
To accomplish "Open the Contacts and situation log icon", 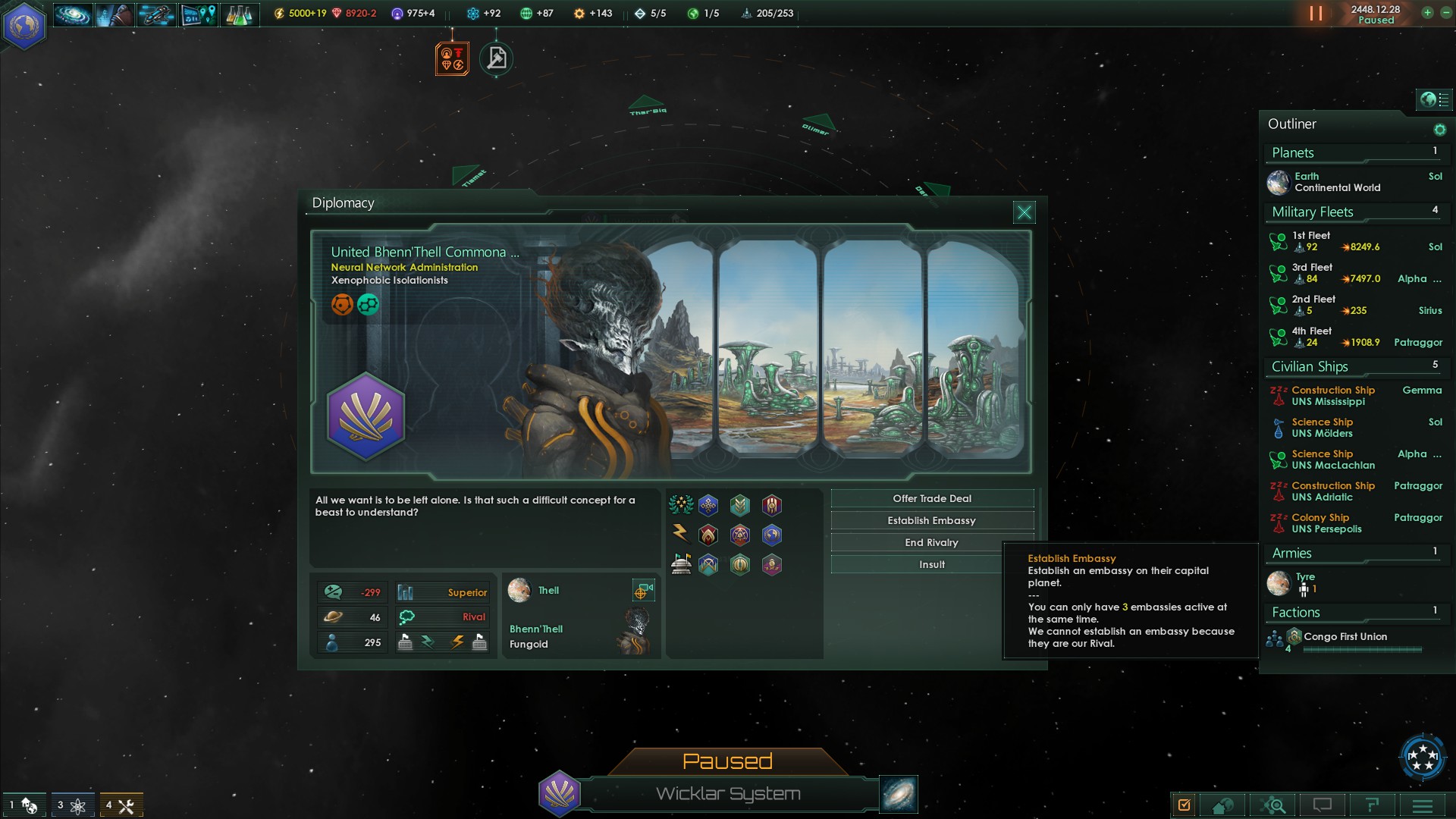I will pyautogui.click(x=196, y=14).
